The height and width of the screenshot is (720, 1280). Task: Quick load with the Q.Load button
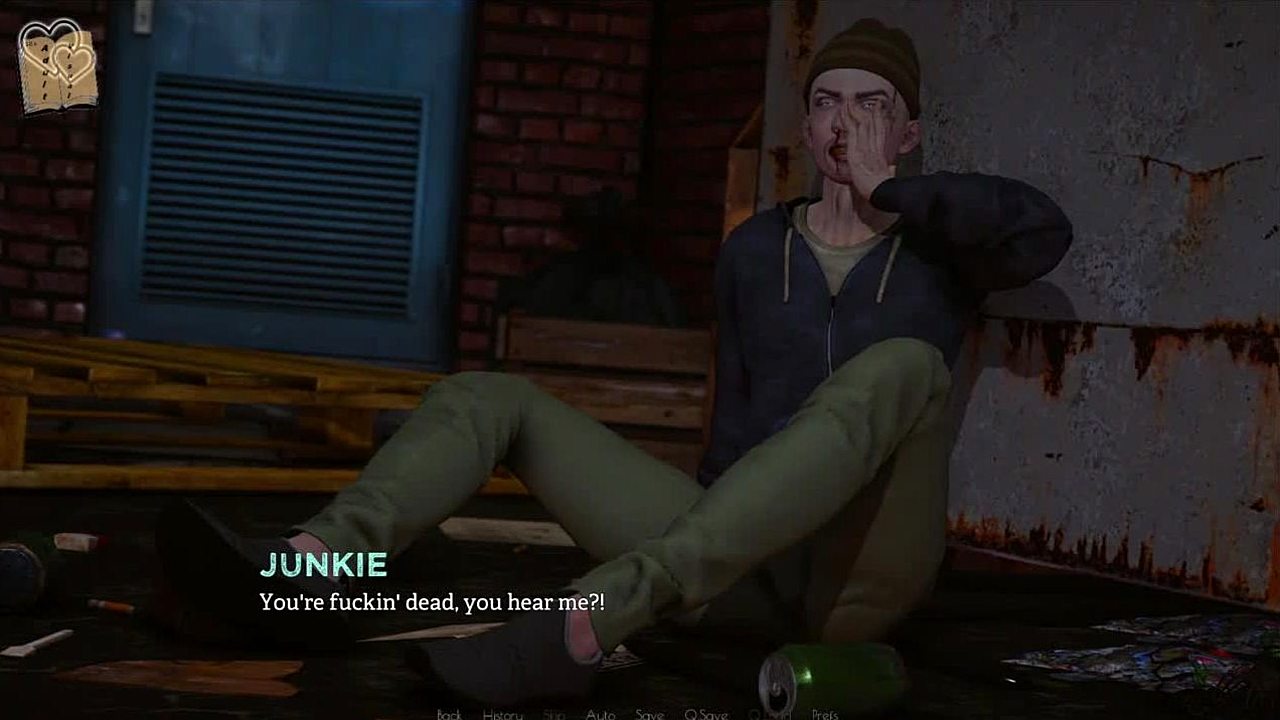click(770, 714)
